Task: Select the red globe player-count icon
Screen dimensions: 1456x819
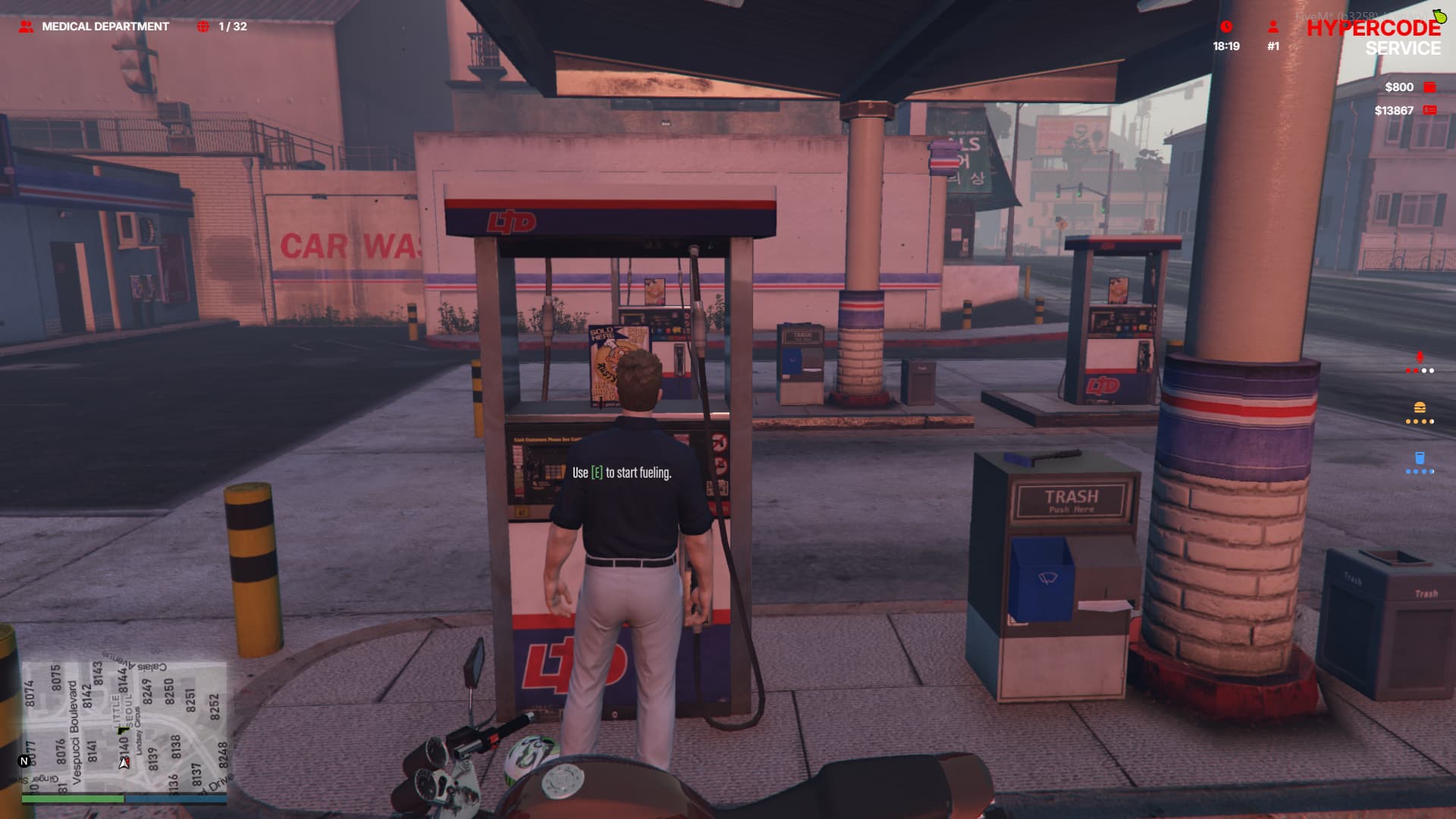Action: coord(202,27)
